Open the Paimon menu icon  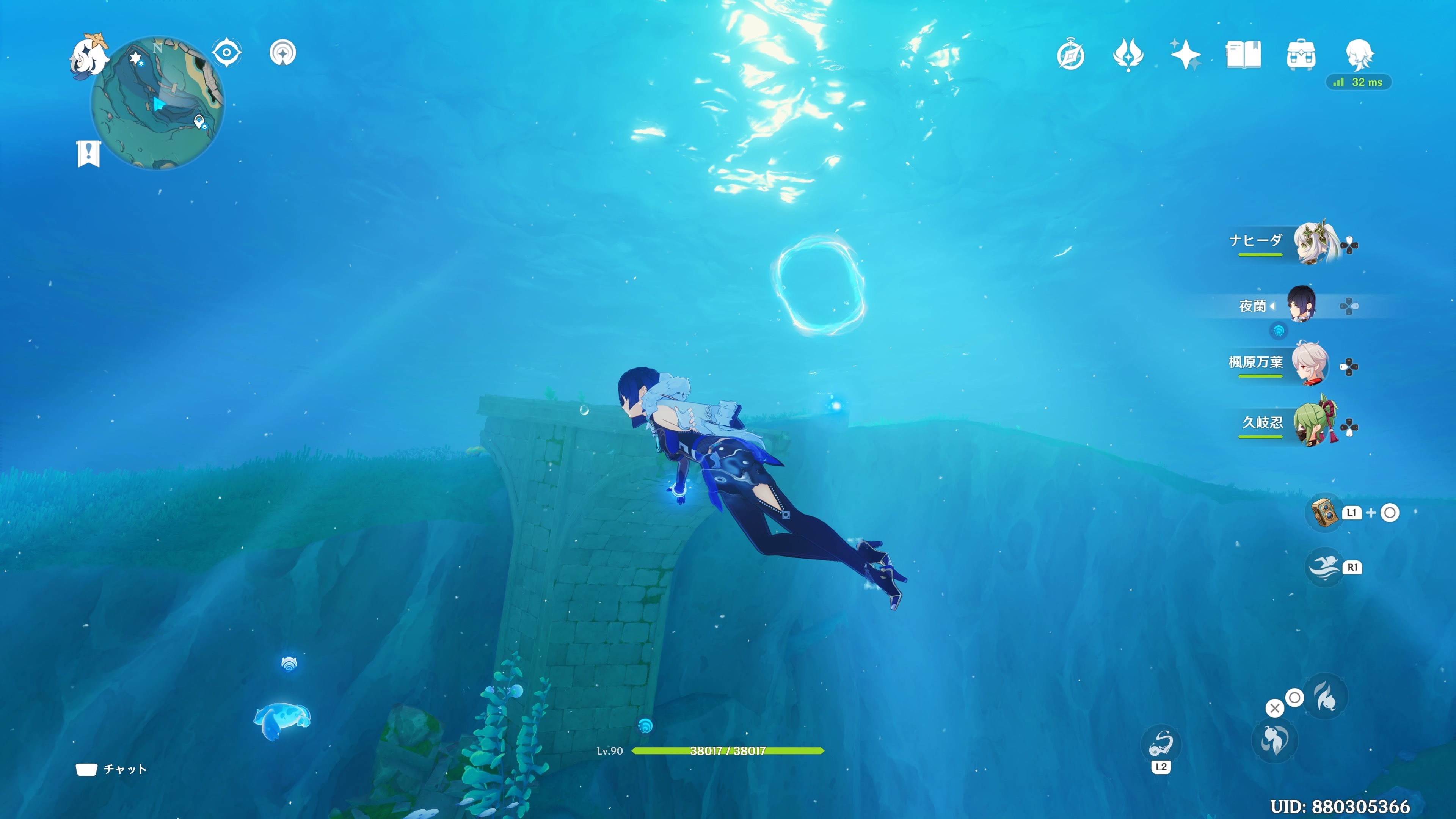click(89, 55)
